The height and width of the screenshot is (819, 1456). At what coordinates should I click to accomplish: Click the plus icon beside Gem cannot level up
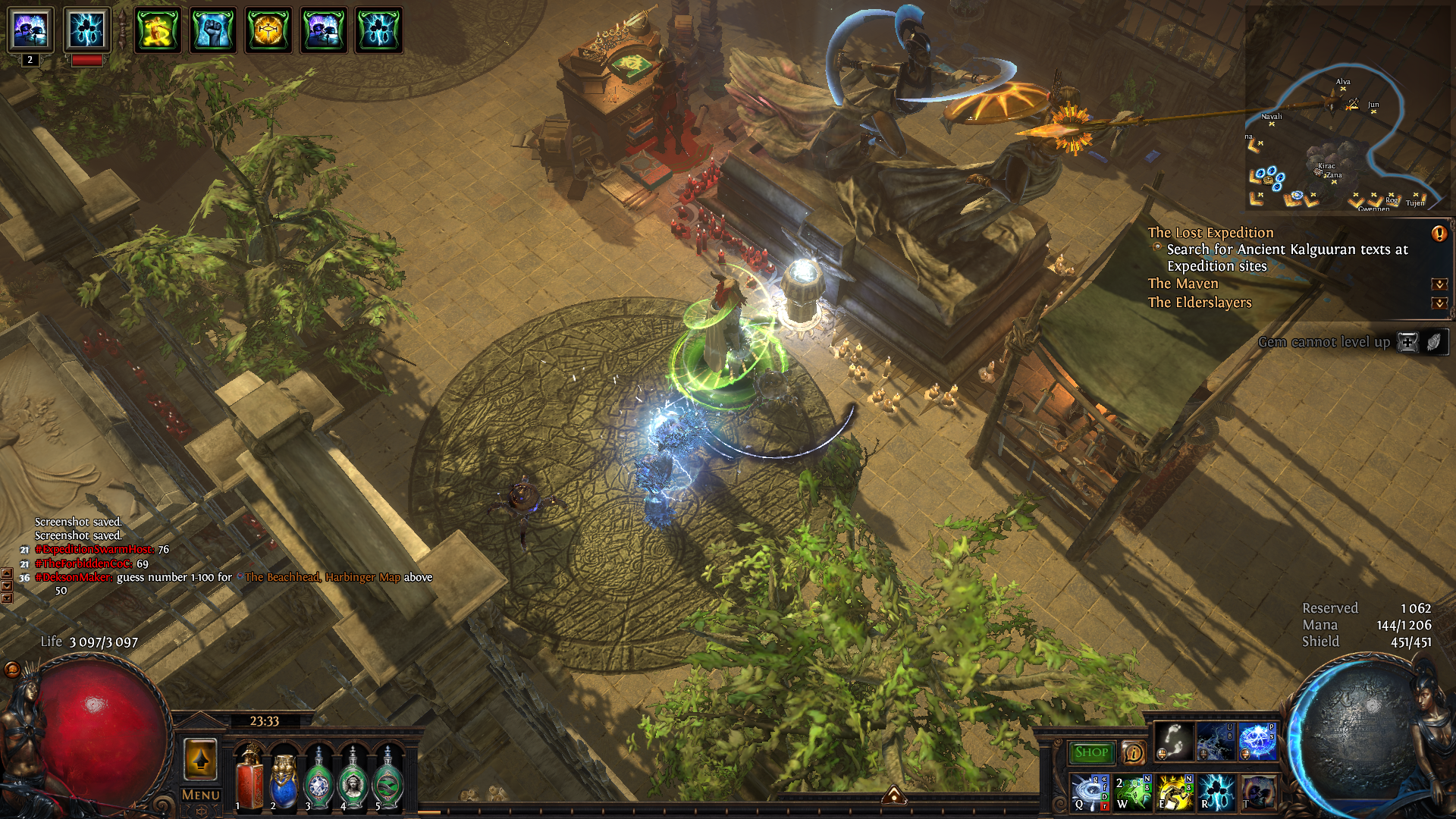pyautogui.click(x=1407, y=342)
